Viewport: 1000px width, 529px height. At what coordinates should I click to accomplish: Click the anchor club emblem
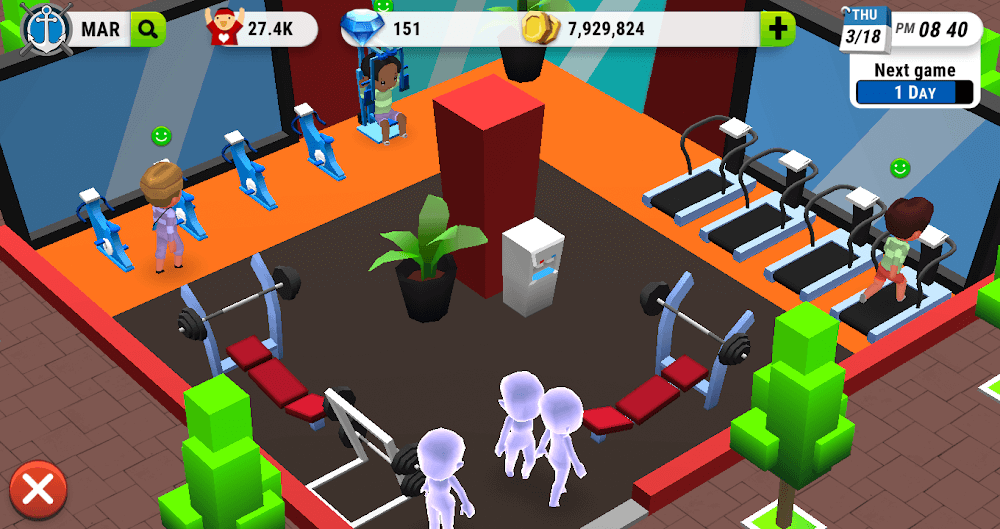[41, 27]
